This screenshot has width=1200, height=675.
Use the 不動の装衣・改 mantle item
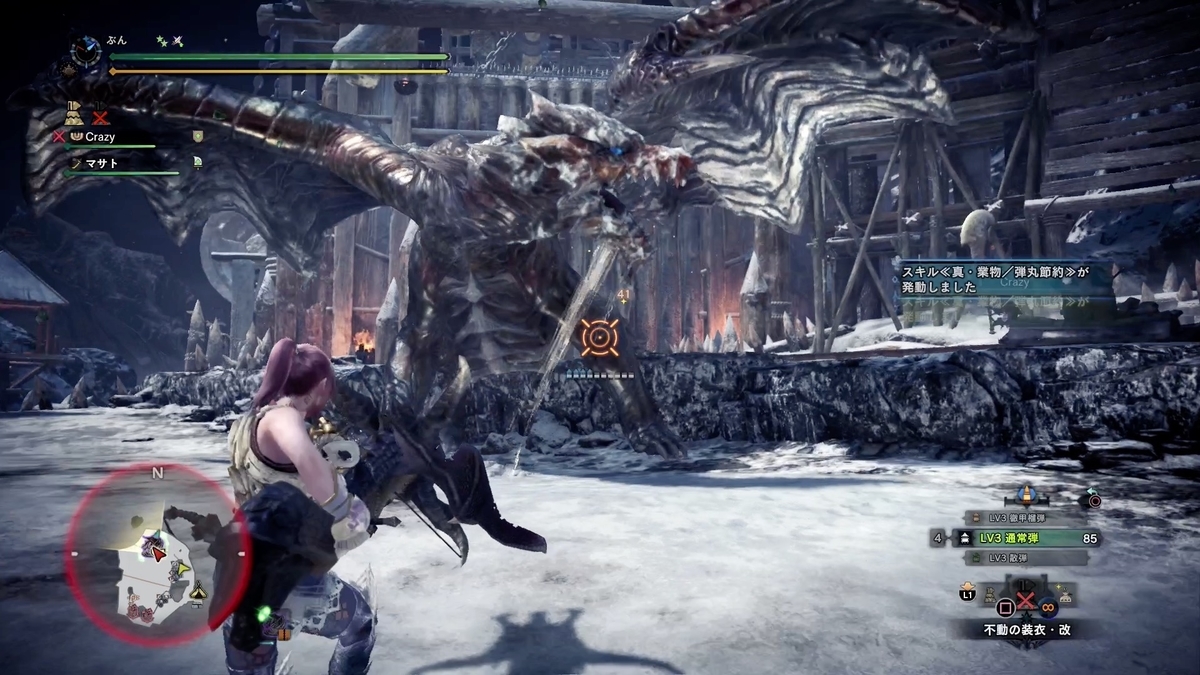[1025, 630]
